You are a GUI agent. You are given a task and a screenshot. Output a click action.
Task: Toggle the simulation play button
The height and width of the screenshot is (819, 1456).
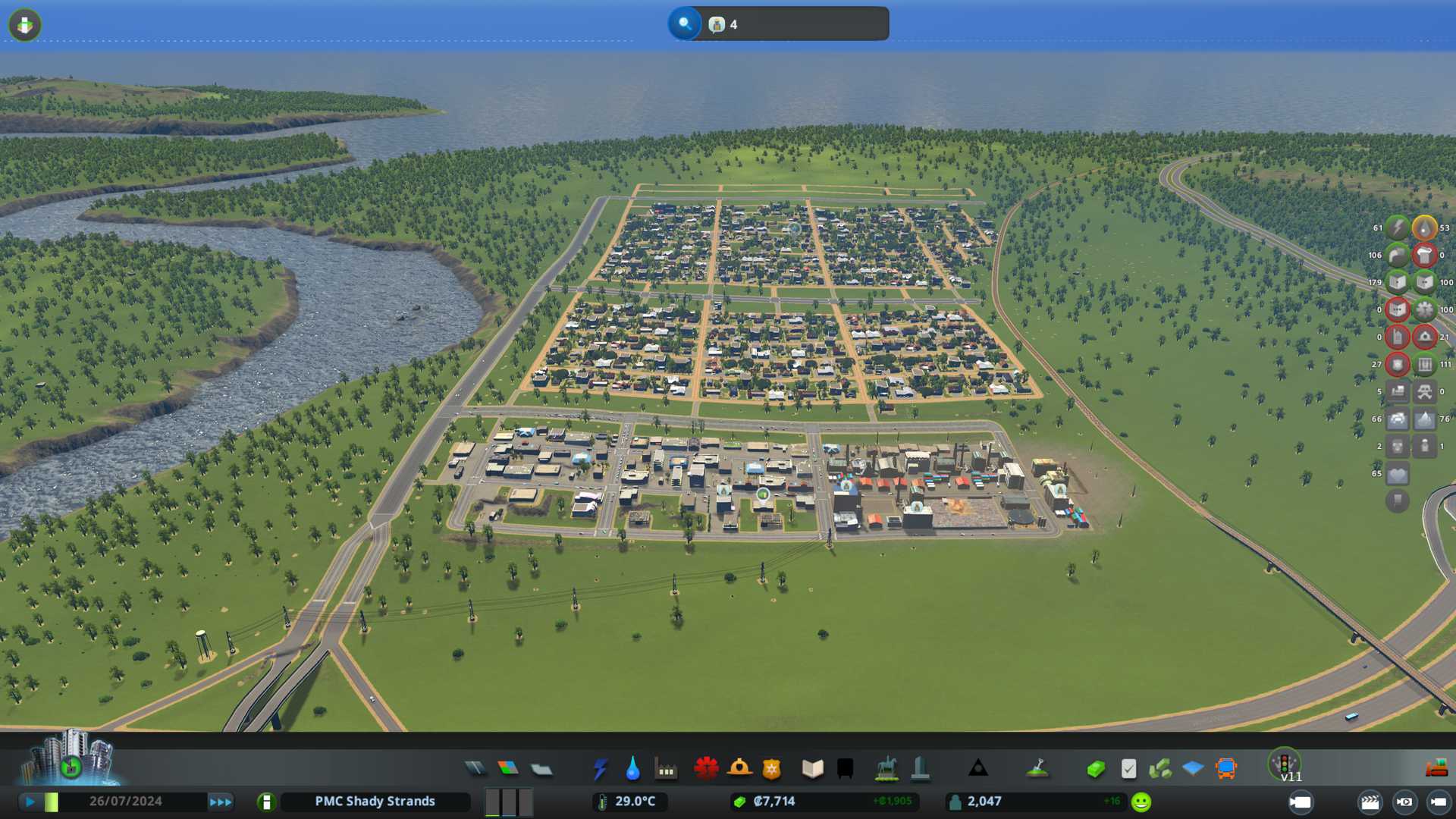click(x=30, y=802)
